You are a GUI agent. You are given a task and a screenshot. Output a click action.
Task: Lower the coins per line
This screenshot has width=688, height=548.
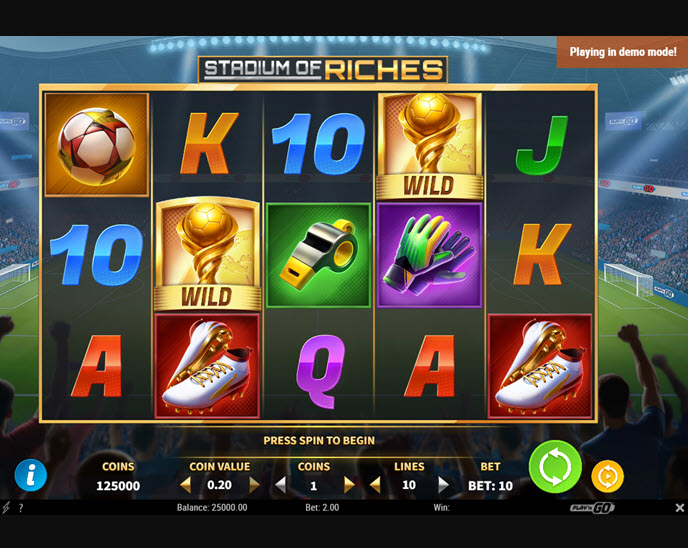[x=280, y=485]
